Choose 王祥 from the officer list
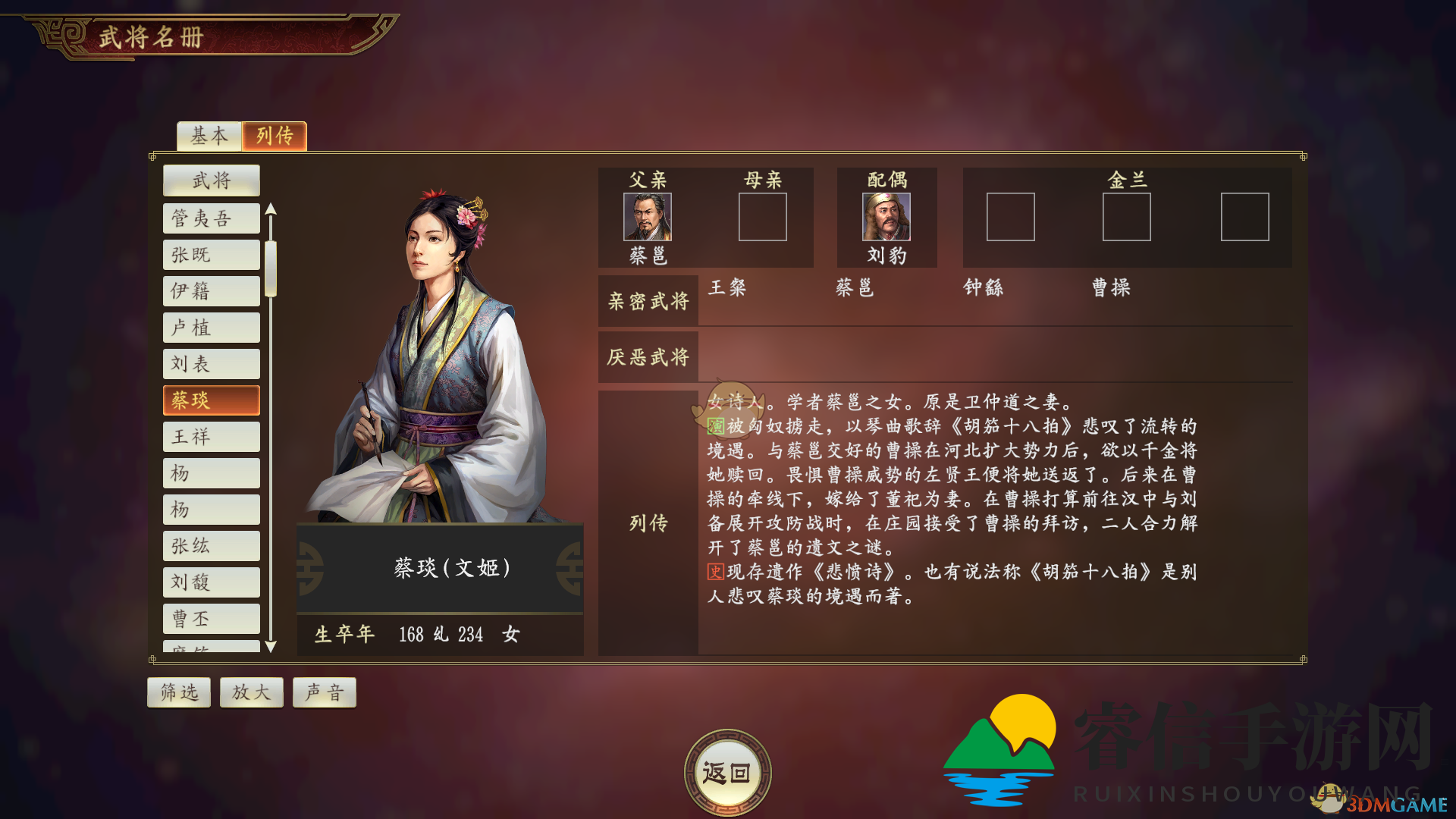1456x819 pixels. tap(212, 437)
